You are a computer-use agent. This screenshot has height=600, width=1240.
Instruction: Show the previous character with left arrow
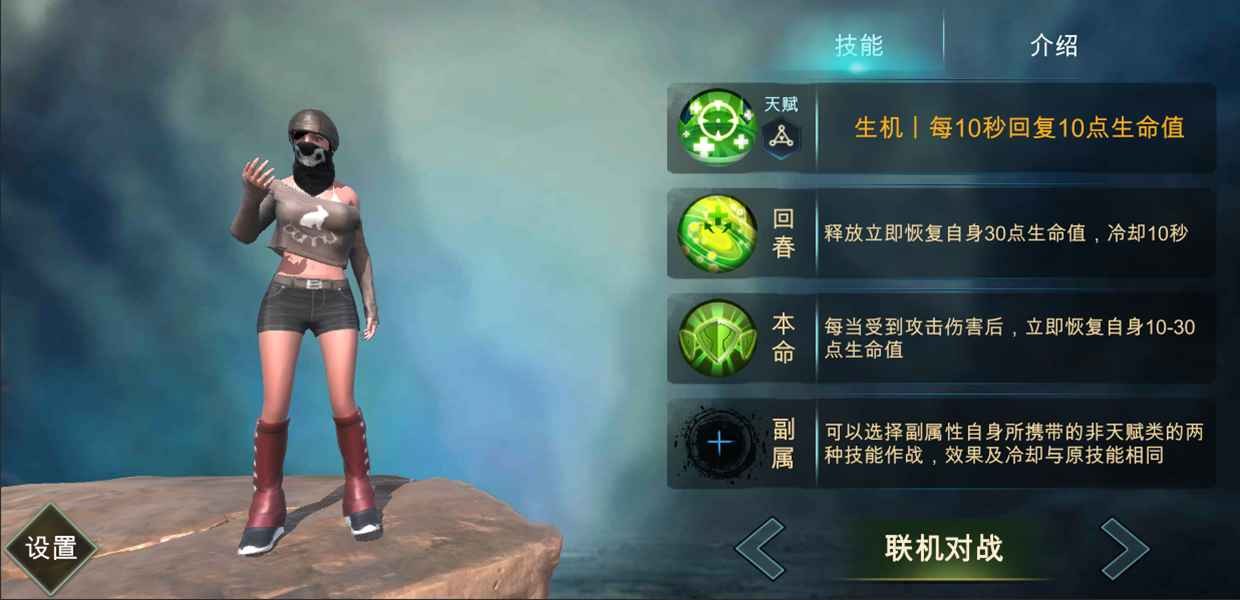click(760, 548)
